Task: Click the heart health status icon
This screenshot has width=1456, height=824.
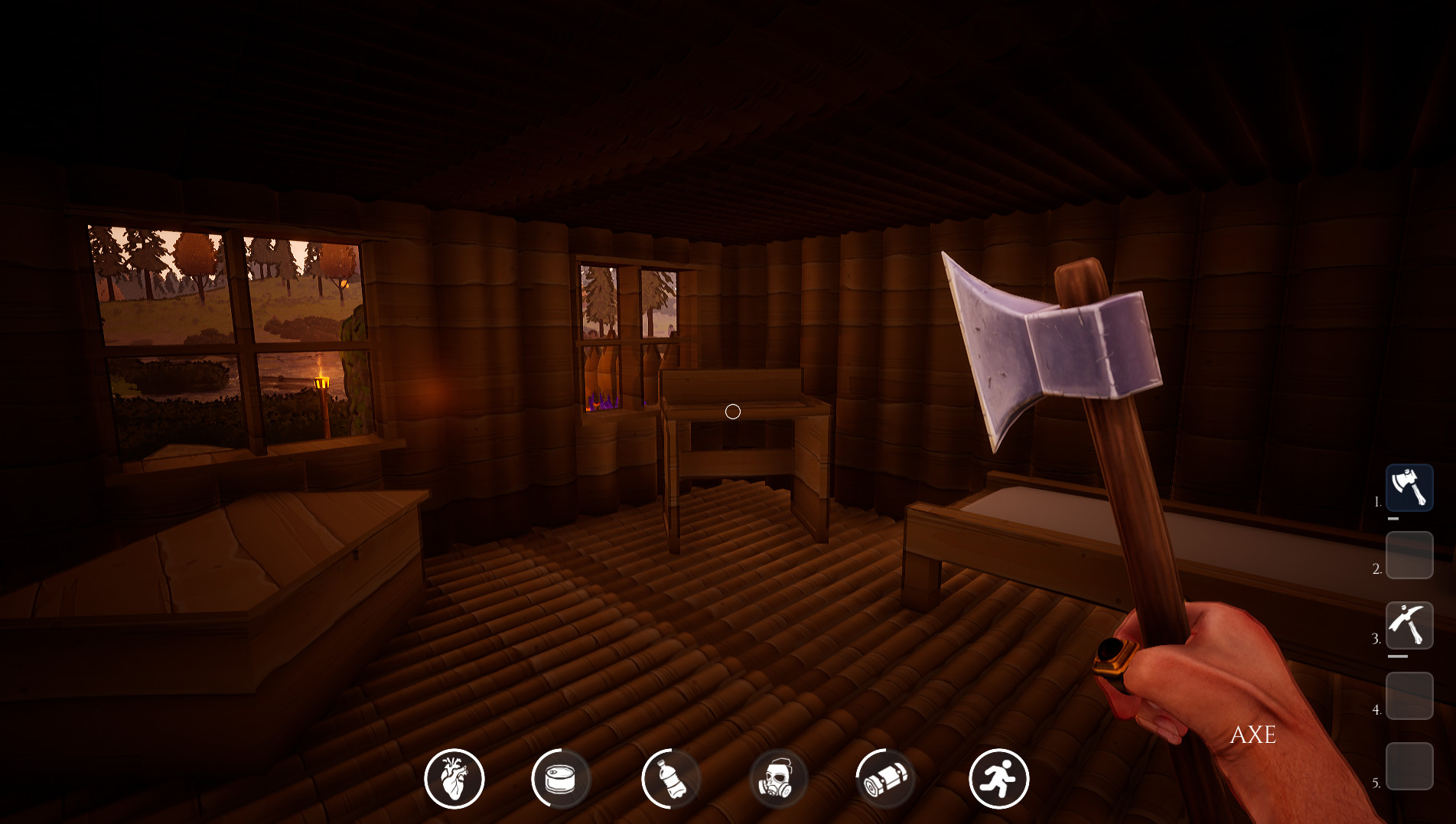Action: pyautogui.click(x=453, y=777)
